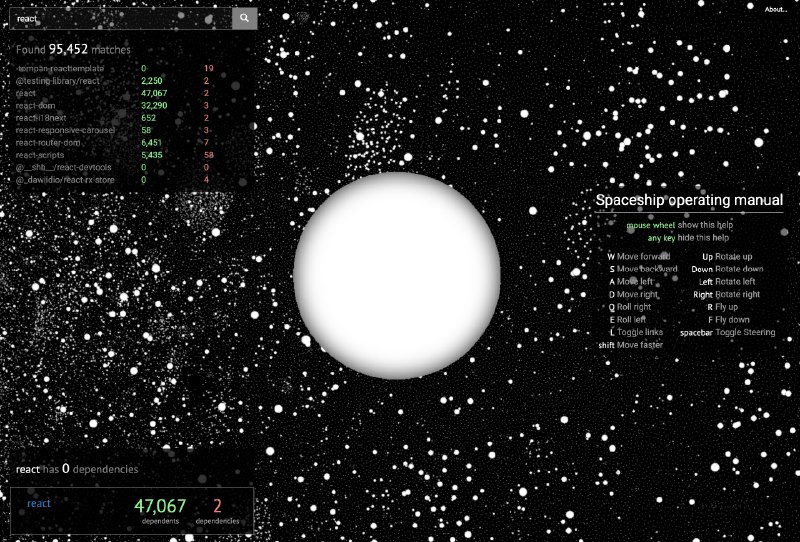Viewport: 800px width, 542px height.
Task: Show the 47,067 dependents of react
Action: pyautogui.click(x=160, y=509)
